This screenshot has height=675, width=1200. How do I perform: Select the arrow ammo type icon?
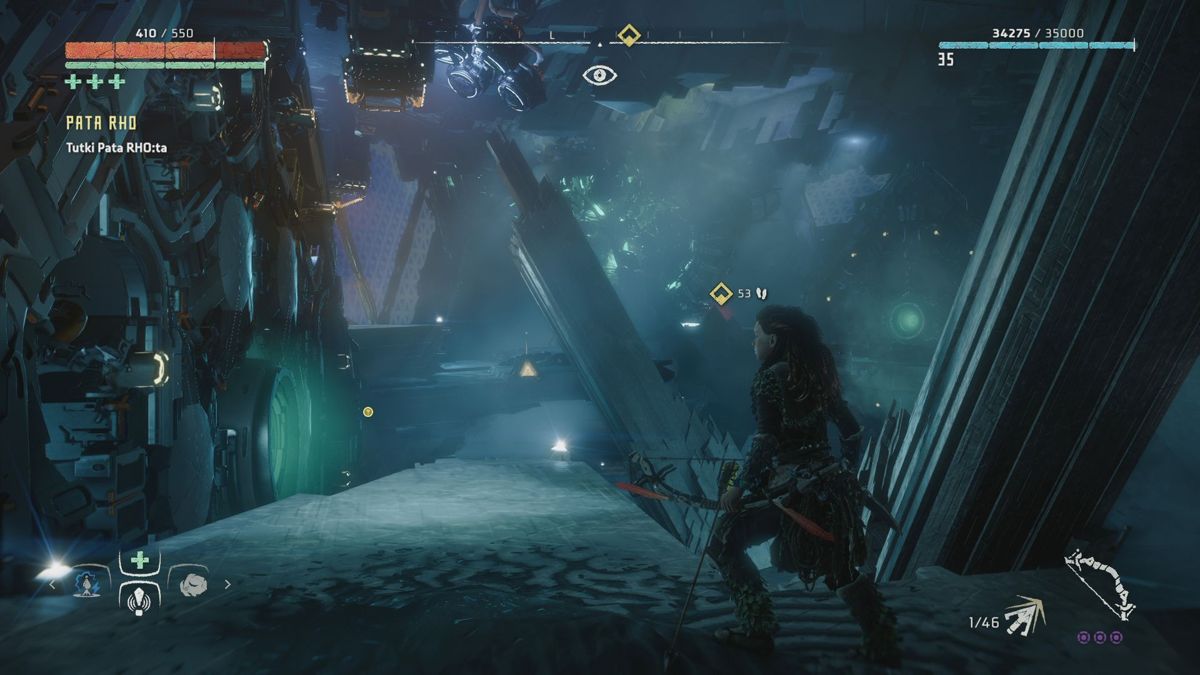1024,614
